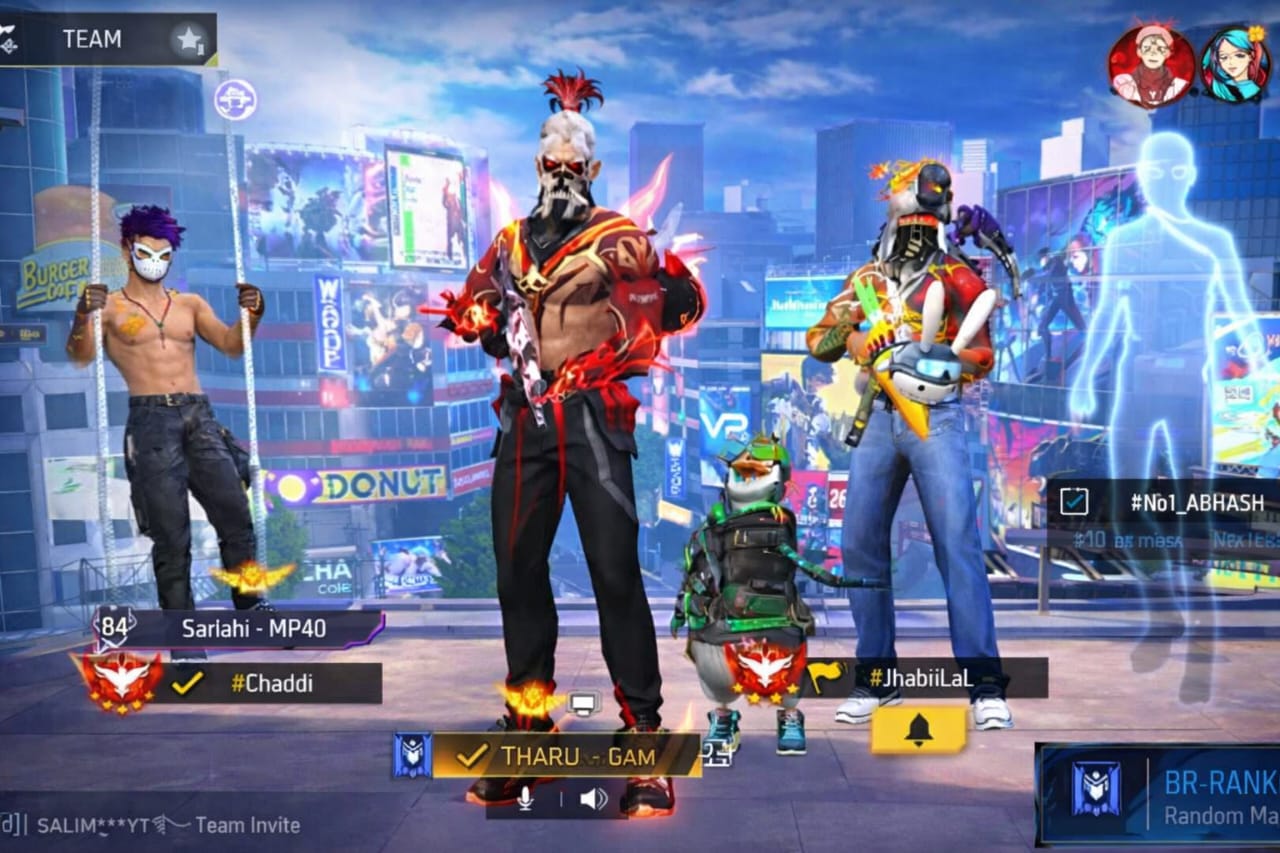Toggle the speaker sound icon

[x=593, y=798]
